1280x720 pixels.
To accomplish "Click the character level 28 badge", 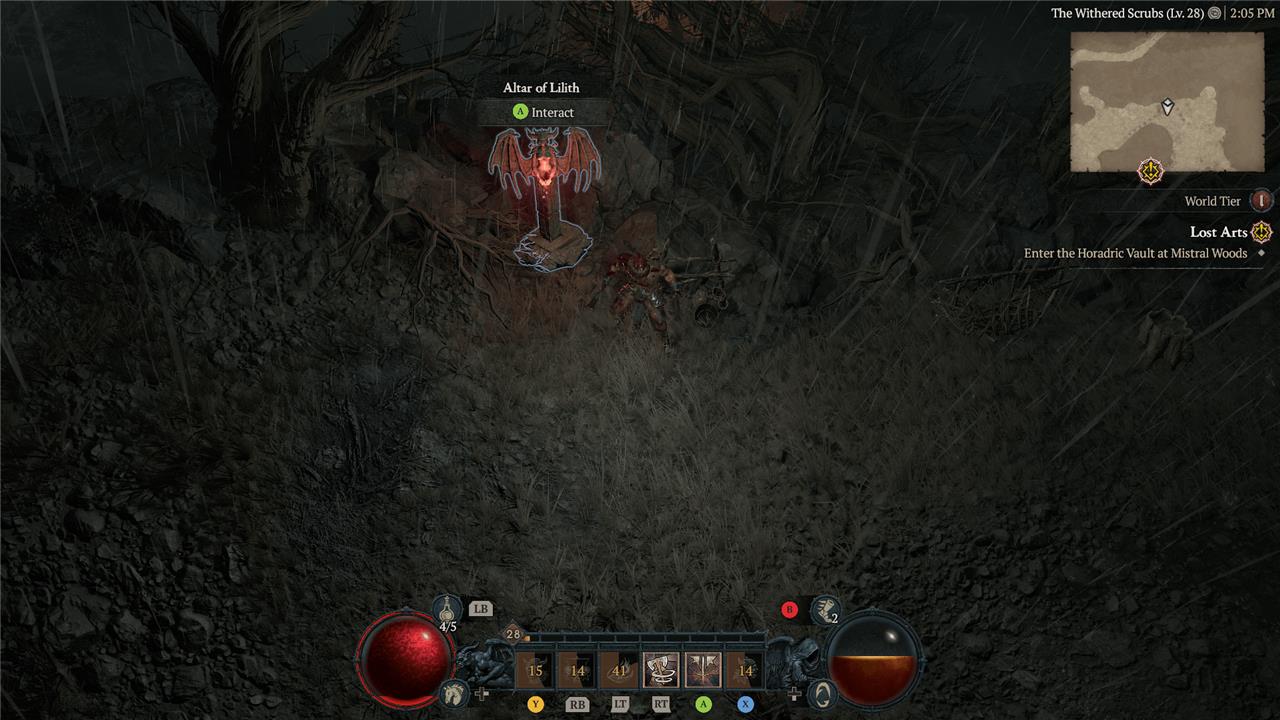I will point(513,634).
